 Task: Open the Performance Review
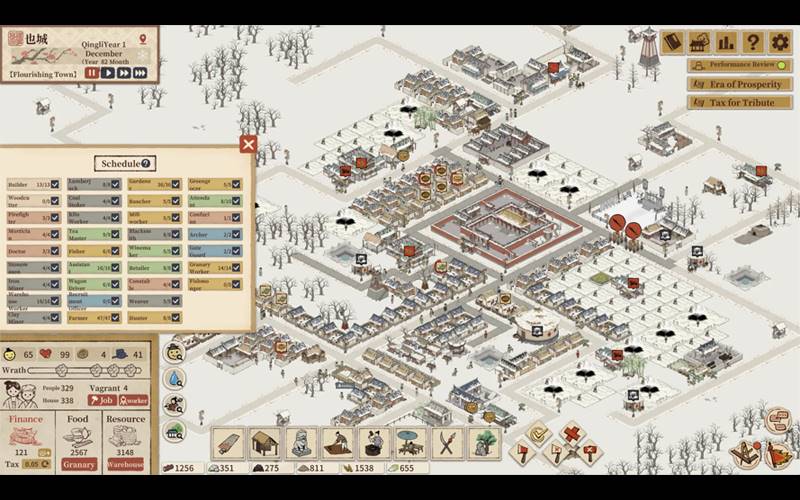pyautogui.click(x=739, y=65)
